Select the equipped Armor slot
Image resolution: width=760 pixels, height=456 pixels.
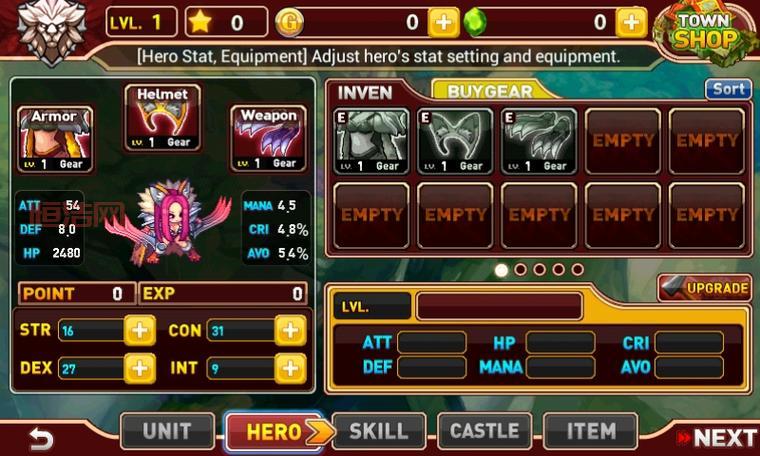[x=55, y=140]
